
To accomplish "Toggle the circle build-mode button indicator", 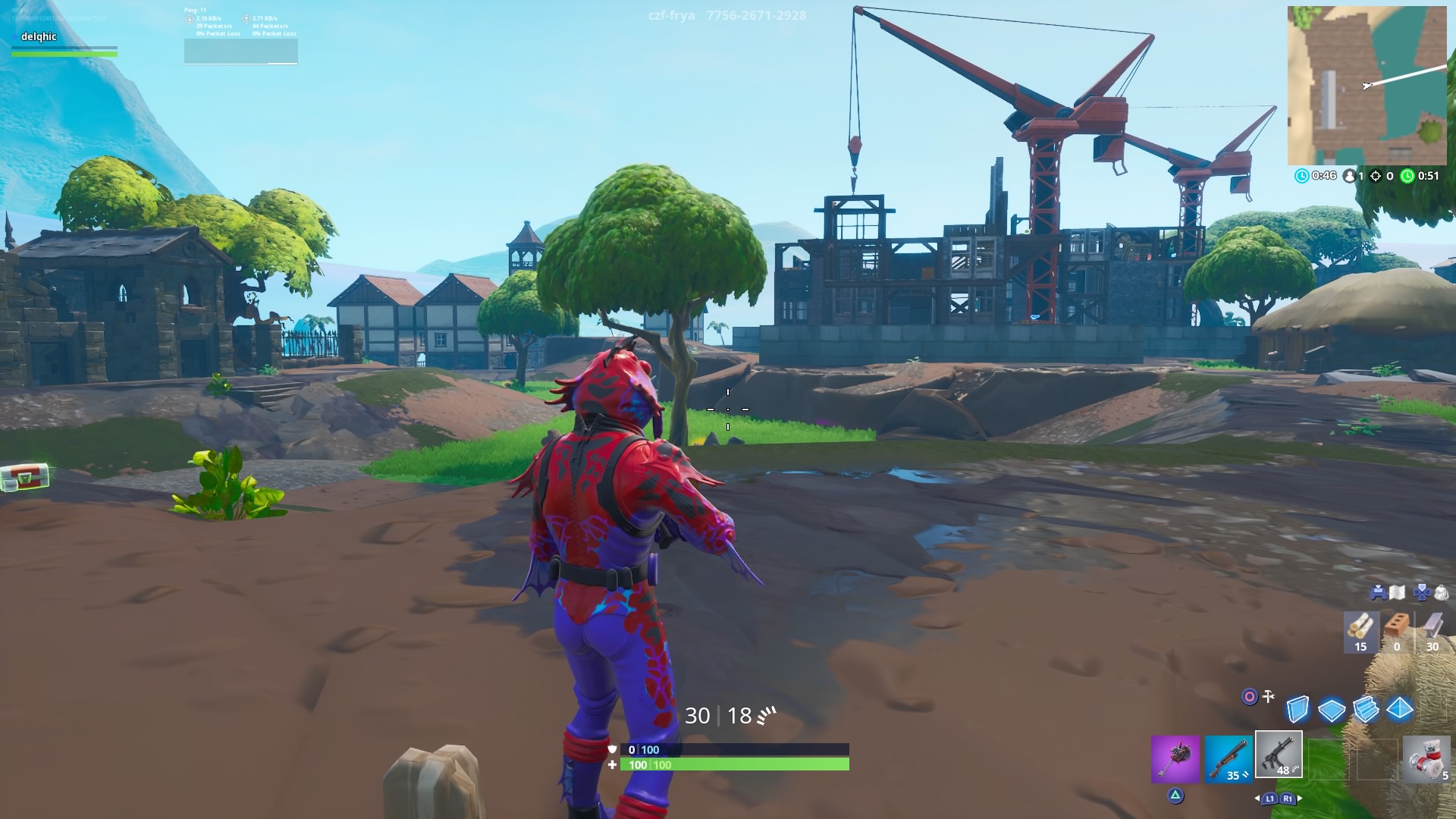I will click(1250, 697).
